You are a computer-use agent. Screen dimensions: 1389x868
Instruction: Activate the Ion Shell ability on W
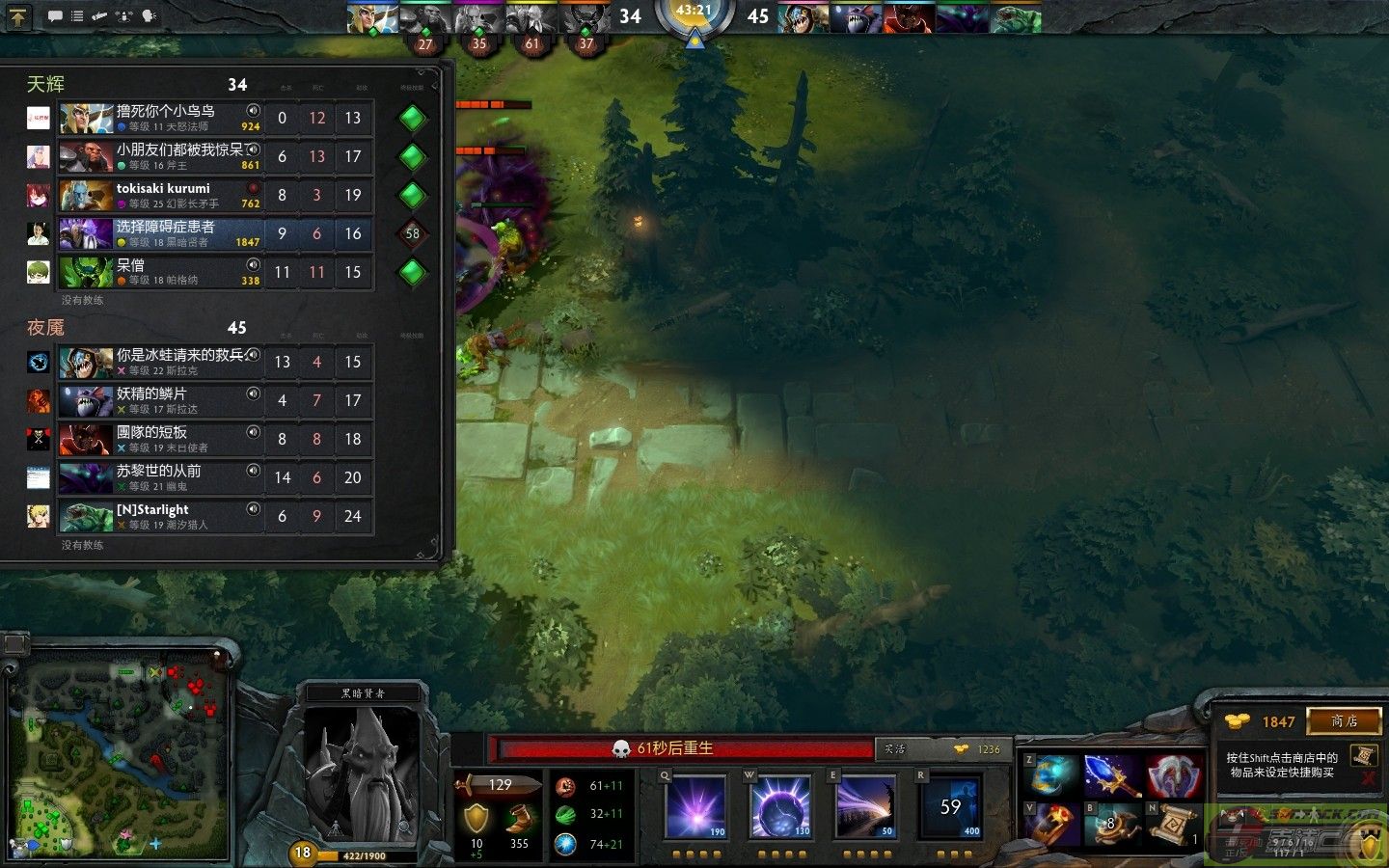(779, 806)
